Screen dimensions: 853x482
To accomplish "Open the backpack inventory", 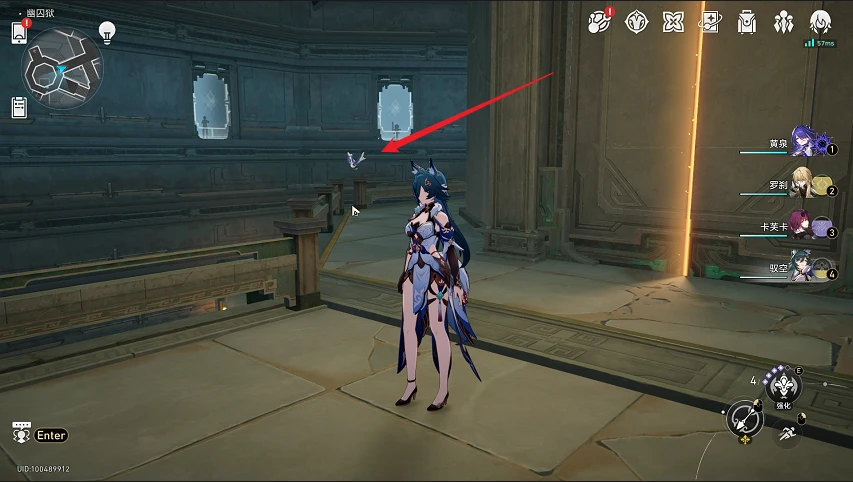I will 747,20.
